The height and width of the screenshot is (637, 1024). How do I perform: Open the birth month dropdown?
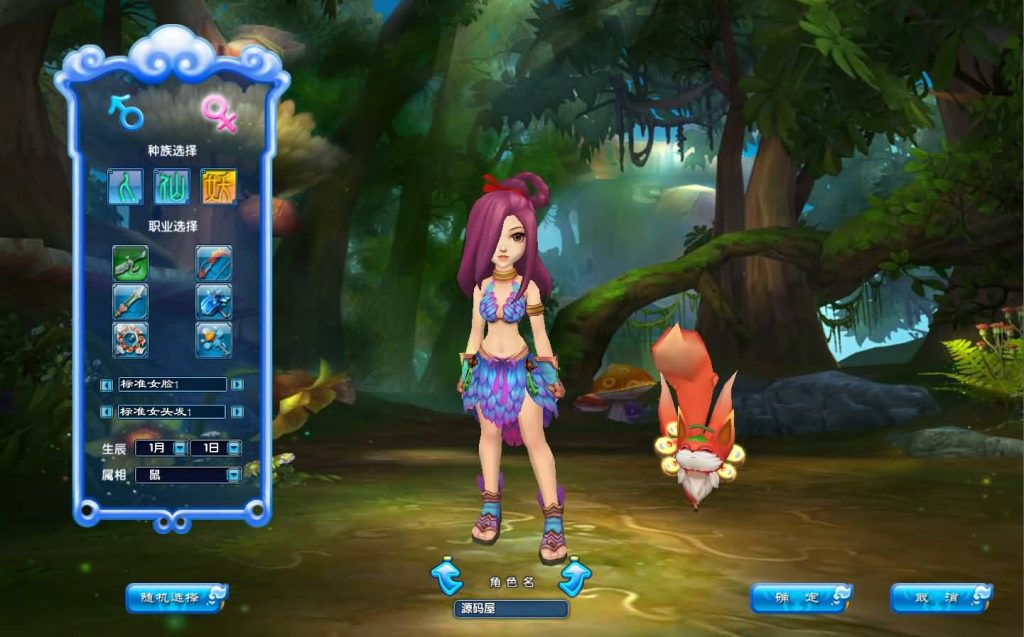(x=179, y=448)
